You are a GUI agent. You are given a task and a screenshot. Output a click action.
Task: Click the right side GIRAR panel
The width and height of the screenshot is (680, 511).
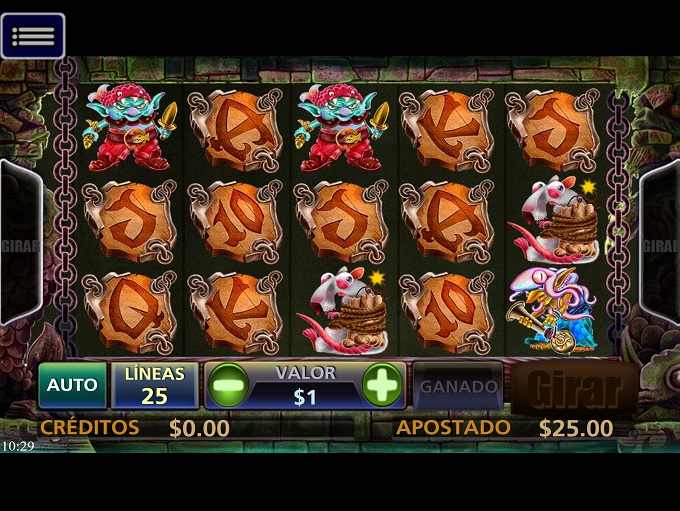point(660,243)
